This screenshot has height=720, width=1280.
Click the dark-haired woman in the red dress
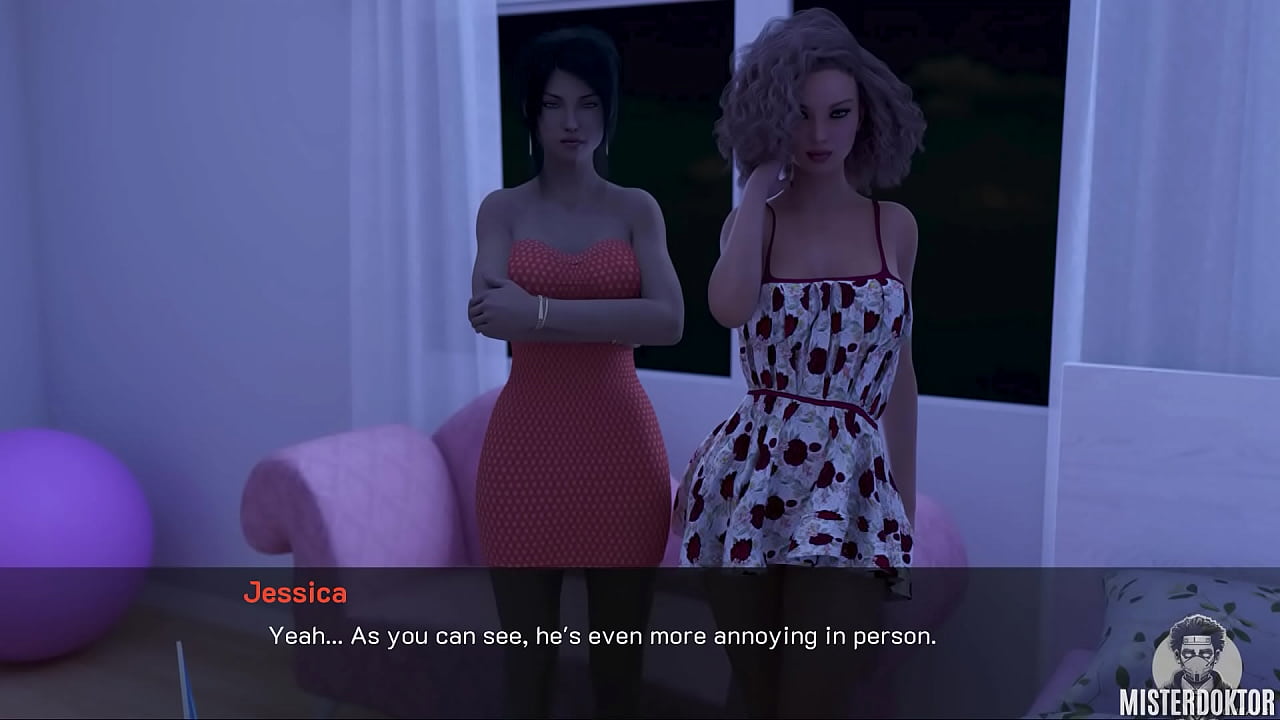point(570,300)
